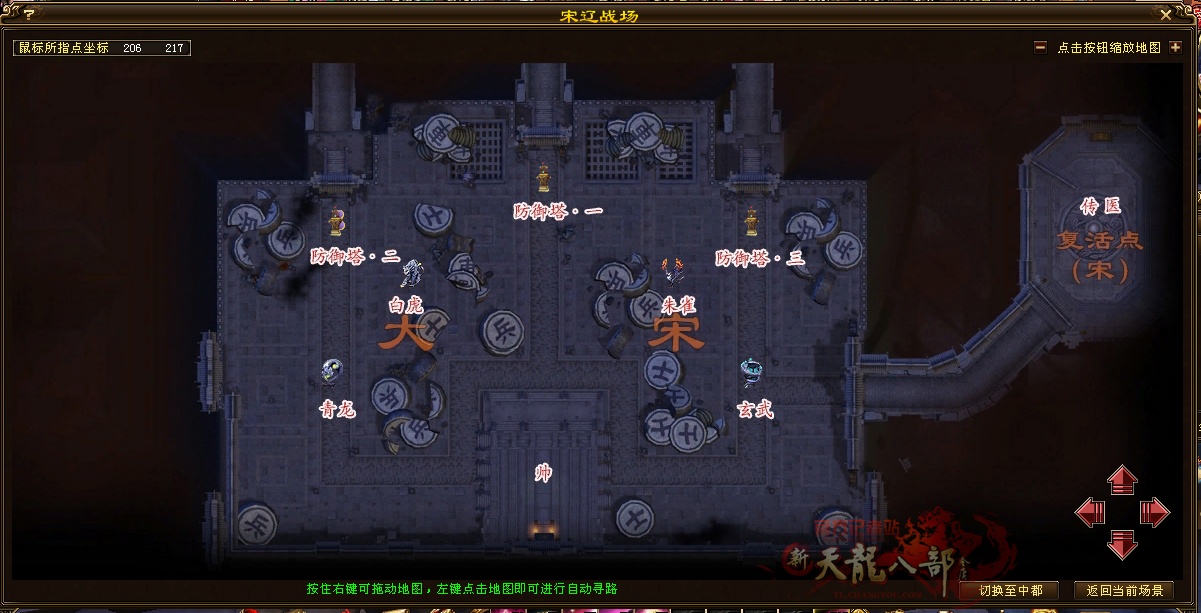This screenshot has width=1201, height=613.
Task: Select the 防御塔·一 tower marker
Action: click(x=543, y=178)
